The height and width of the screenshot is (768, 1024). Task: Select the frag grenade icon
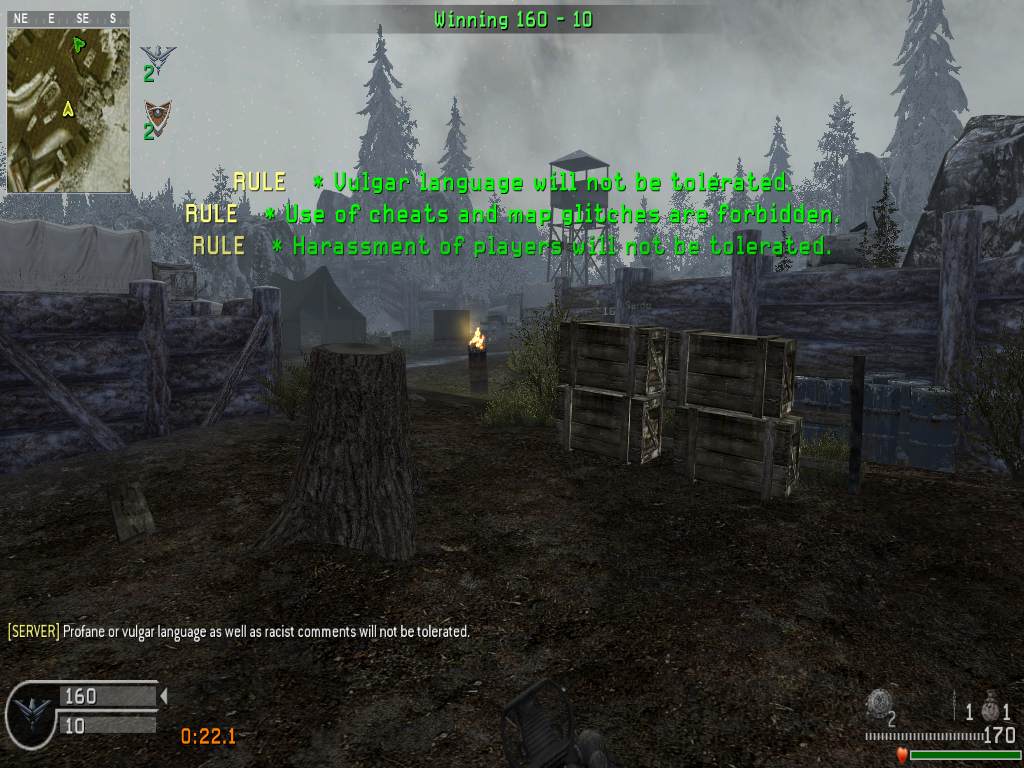tap(990, 708)
